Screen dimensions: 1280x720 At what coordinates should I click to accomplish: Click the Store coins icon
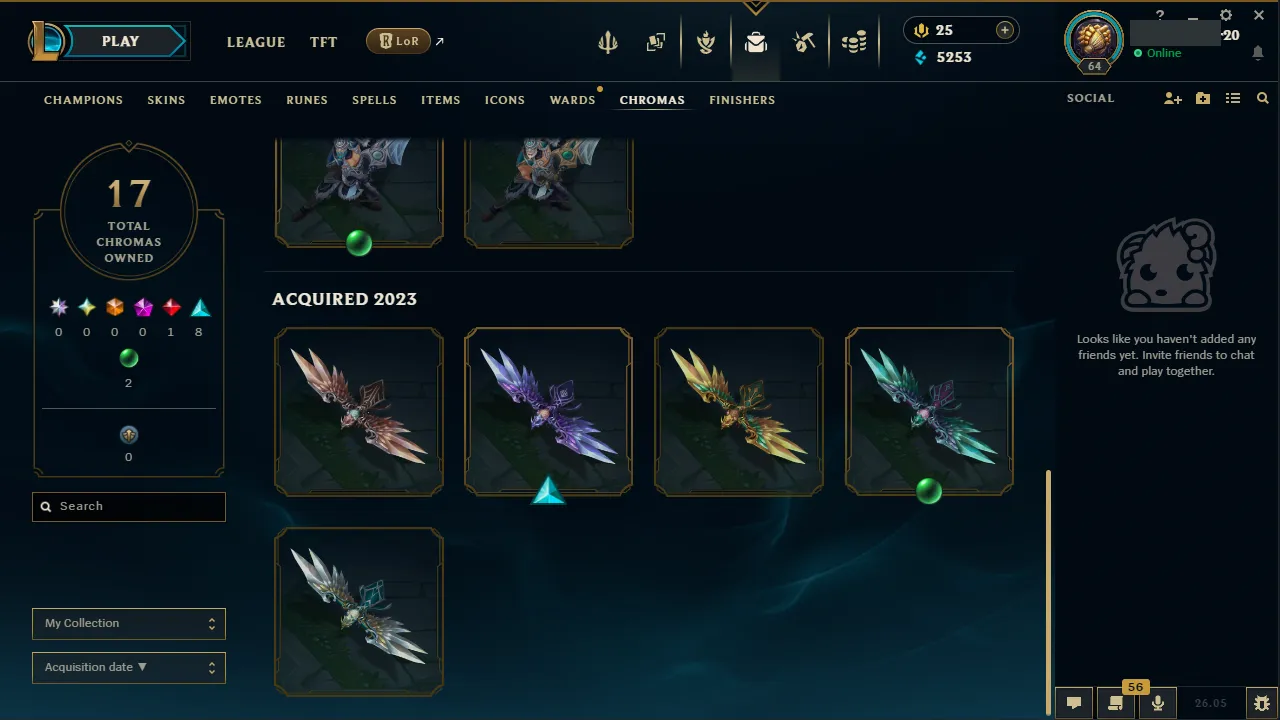click(x=854, y=42)
